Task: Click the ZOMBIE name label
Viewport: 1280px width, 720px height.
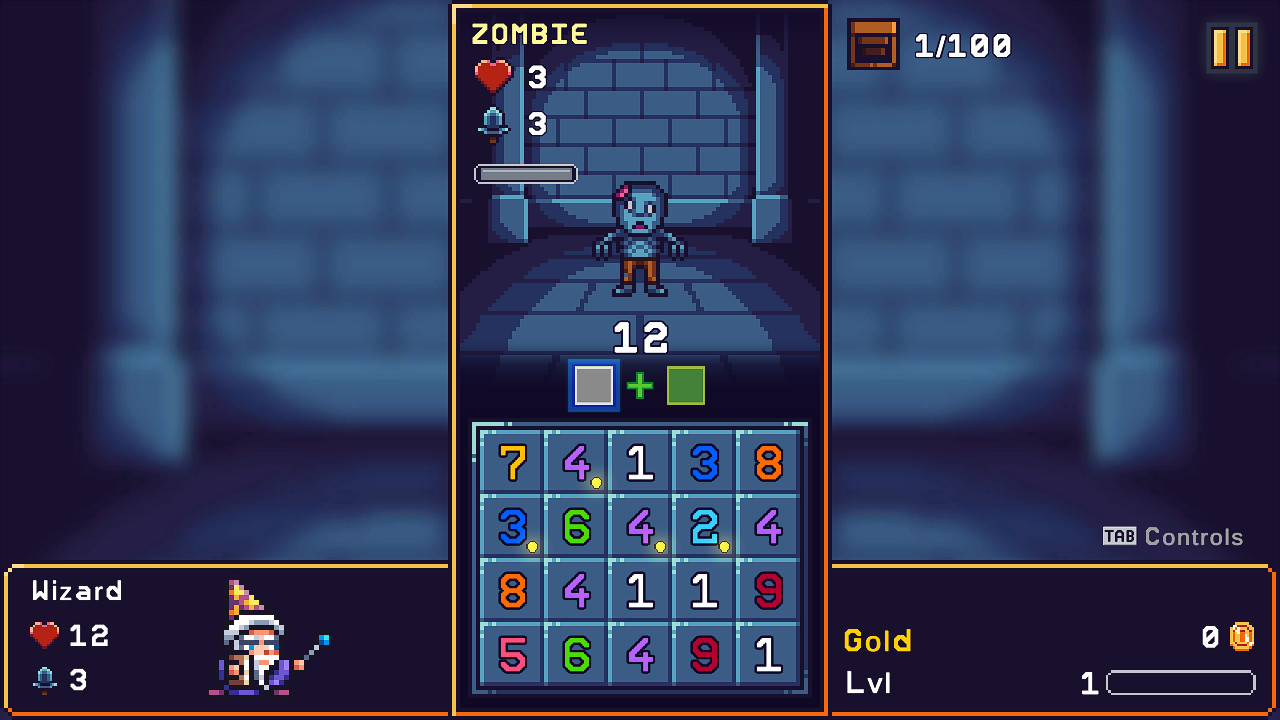Action: tap(531, 33)
